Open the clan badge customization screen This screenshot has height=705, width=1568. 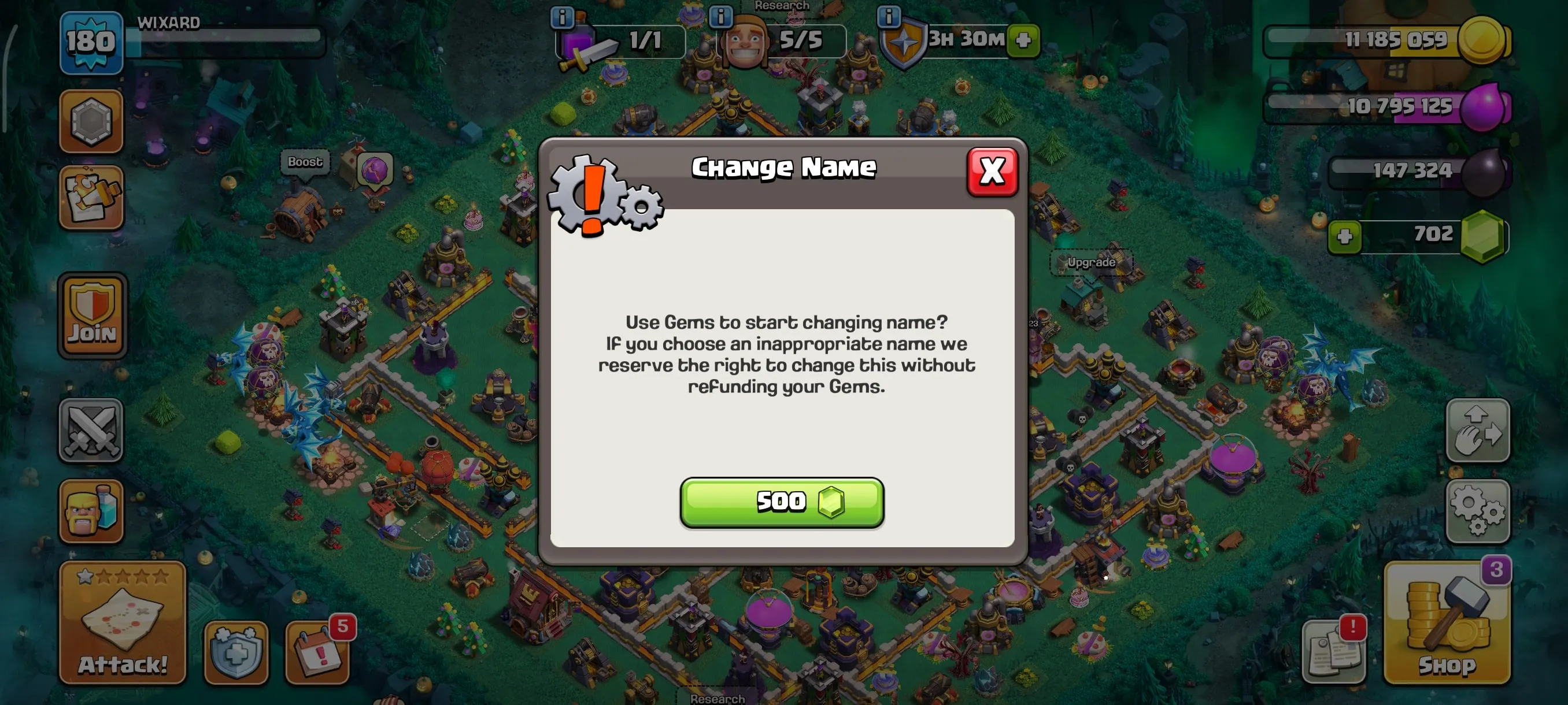pyautogui.click(x=92, y=122)
